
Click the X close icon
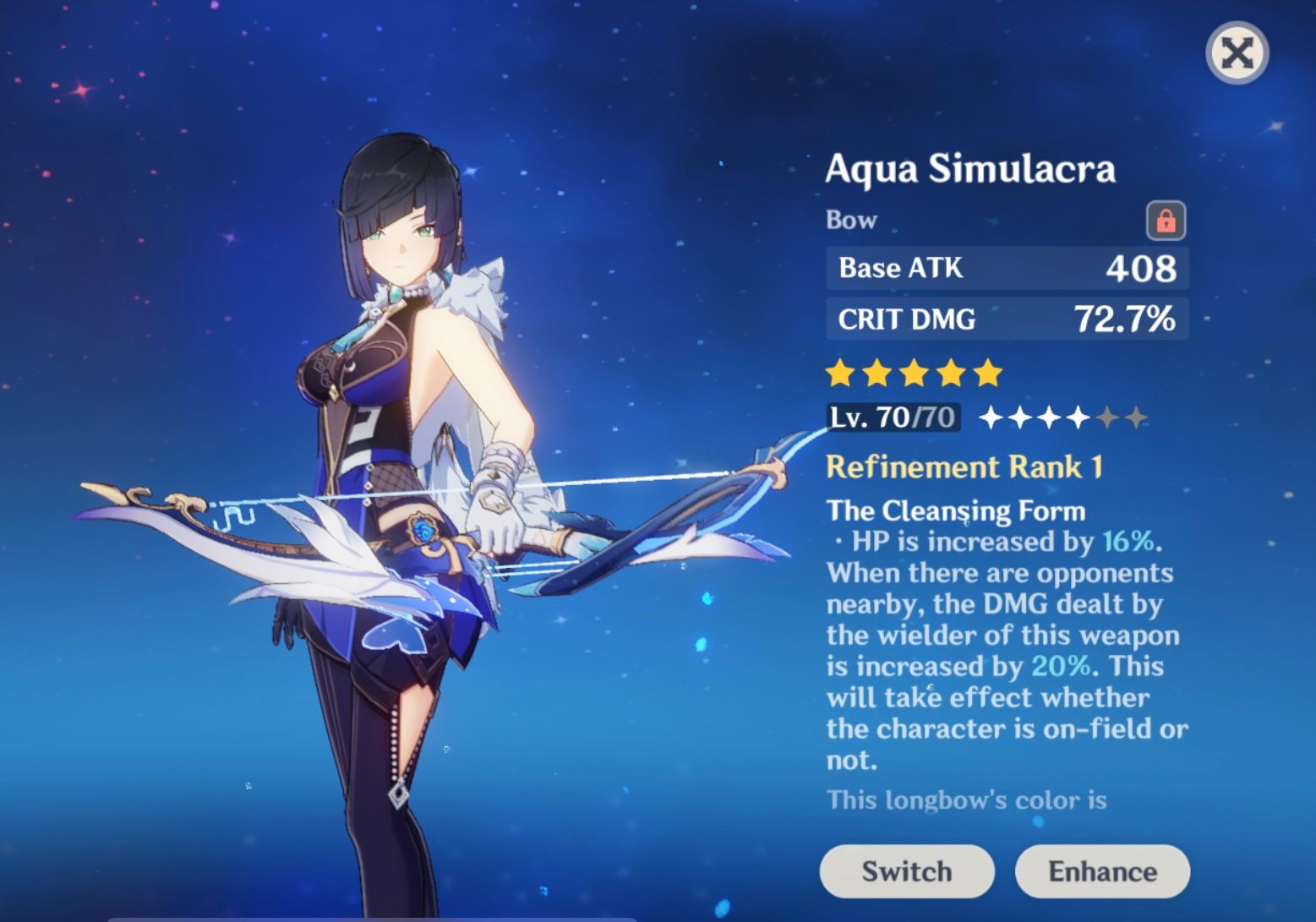tap(1237, 53)
